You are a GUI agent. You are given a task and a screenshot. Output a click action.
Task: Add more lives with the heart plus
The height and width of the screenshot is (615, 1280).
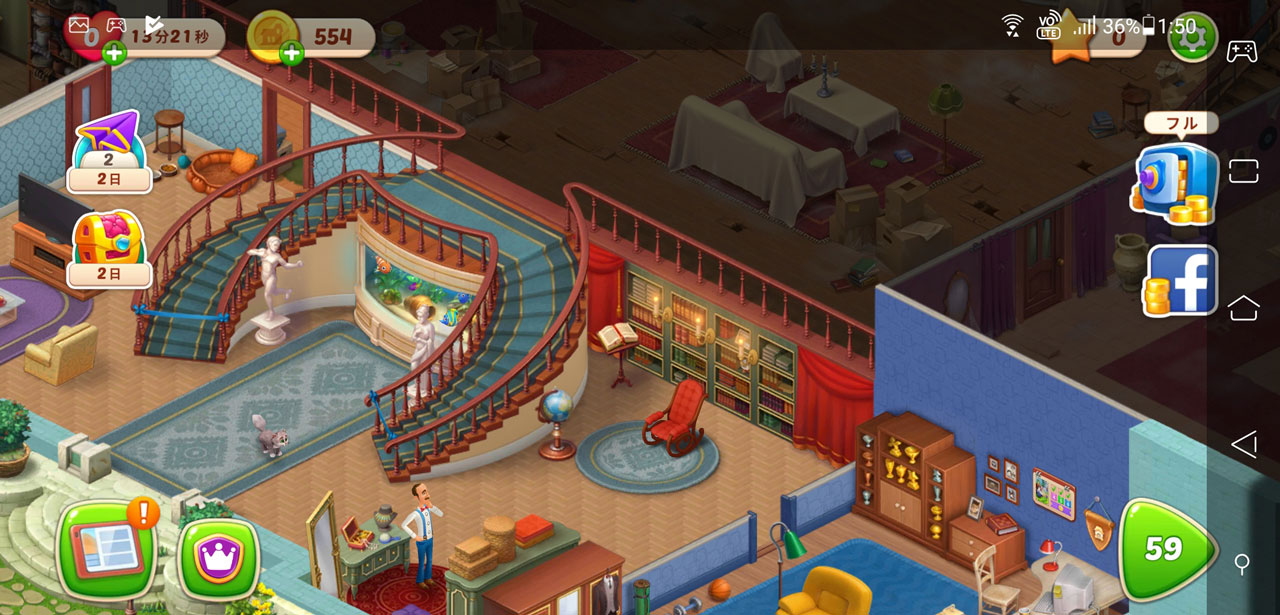pos(114,54)
